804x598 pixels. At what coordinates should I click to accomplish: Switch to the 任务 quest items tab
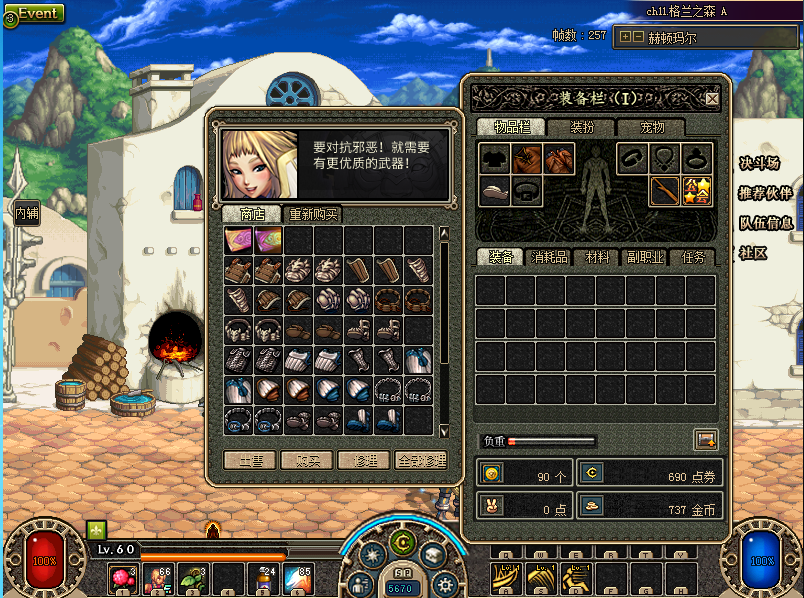(693, 257)
